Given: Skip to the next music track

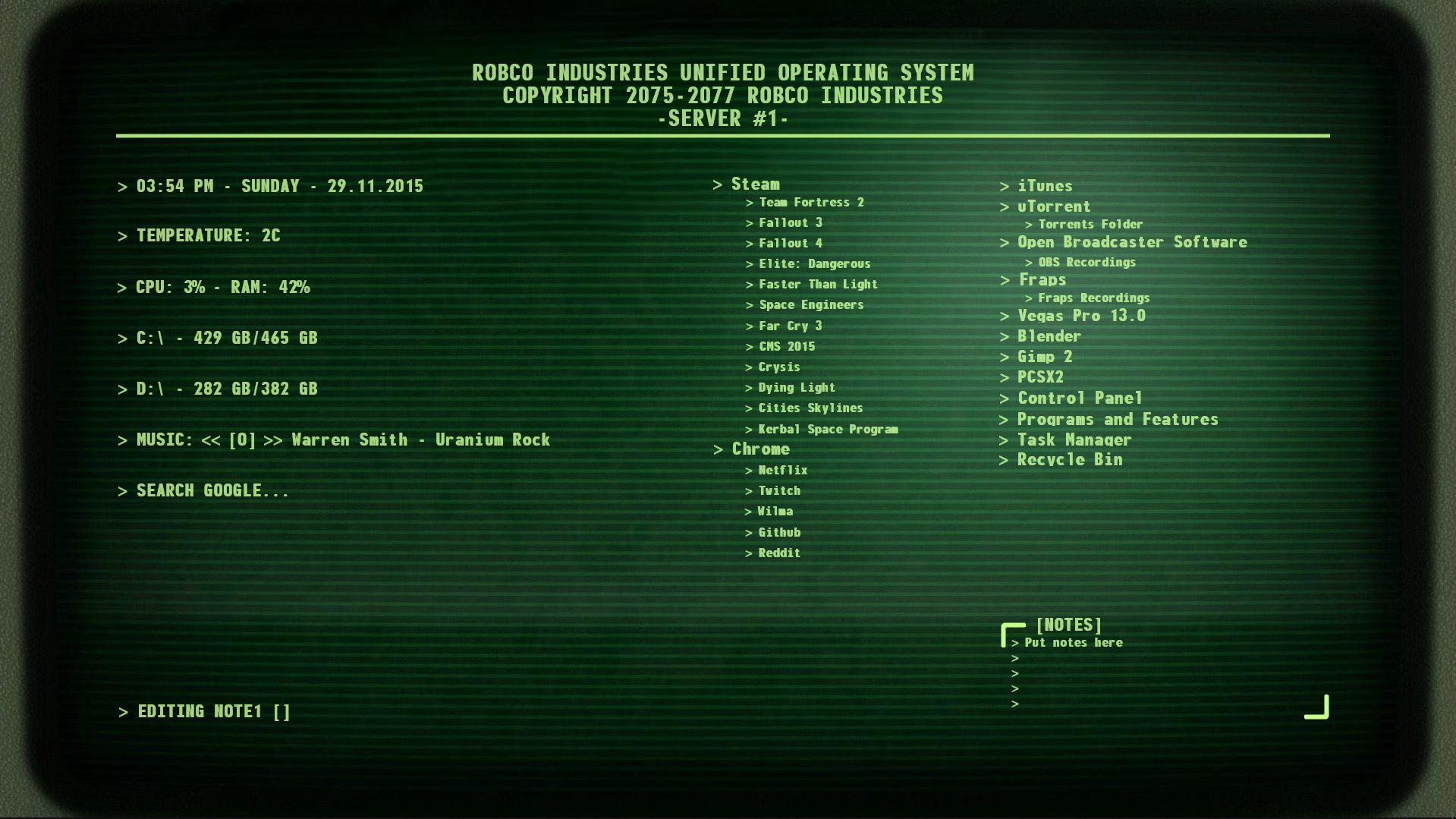Looking at the screenshot, I should [272, 439].
